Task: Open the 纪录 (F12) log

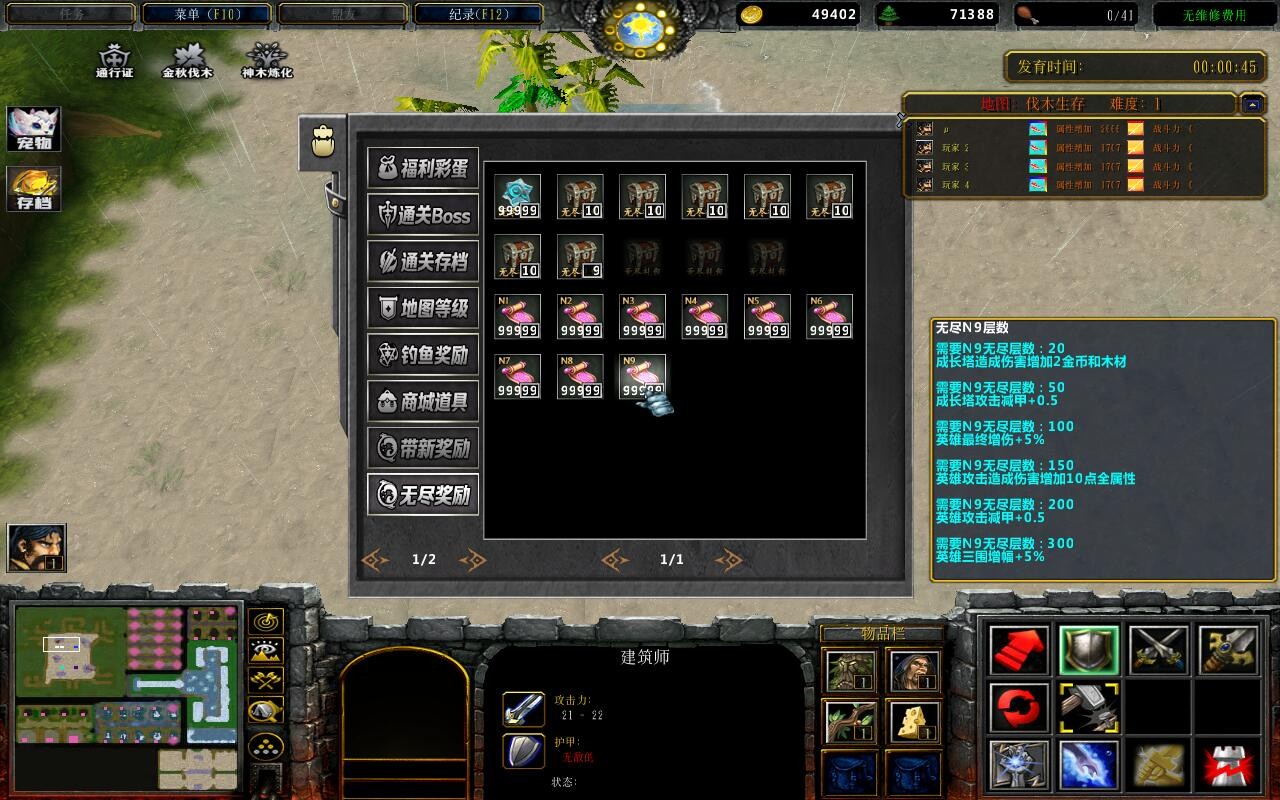Action: point(478,14)
